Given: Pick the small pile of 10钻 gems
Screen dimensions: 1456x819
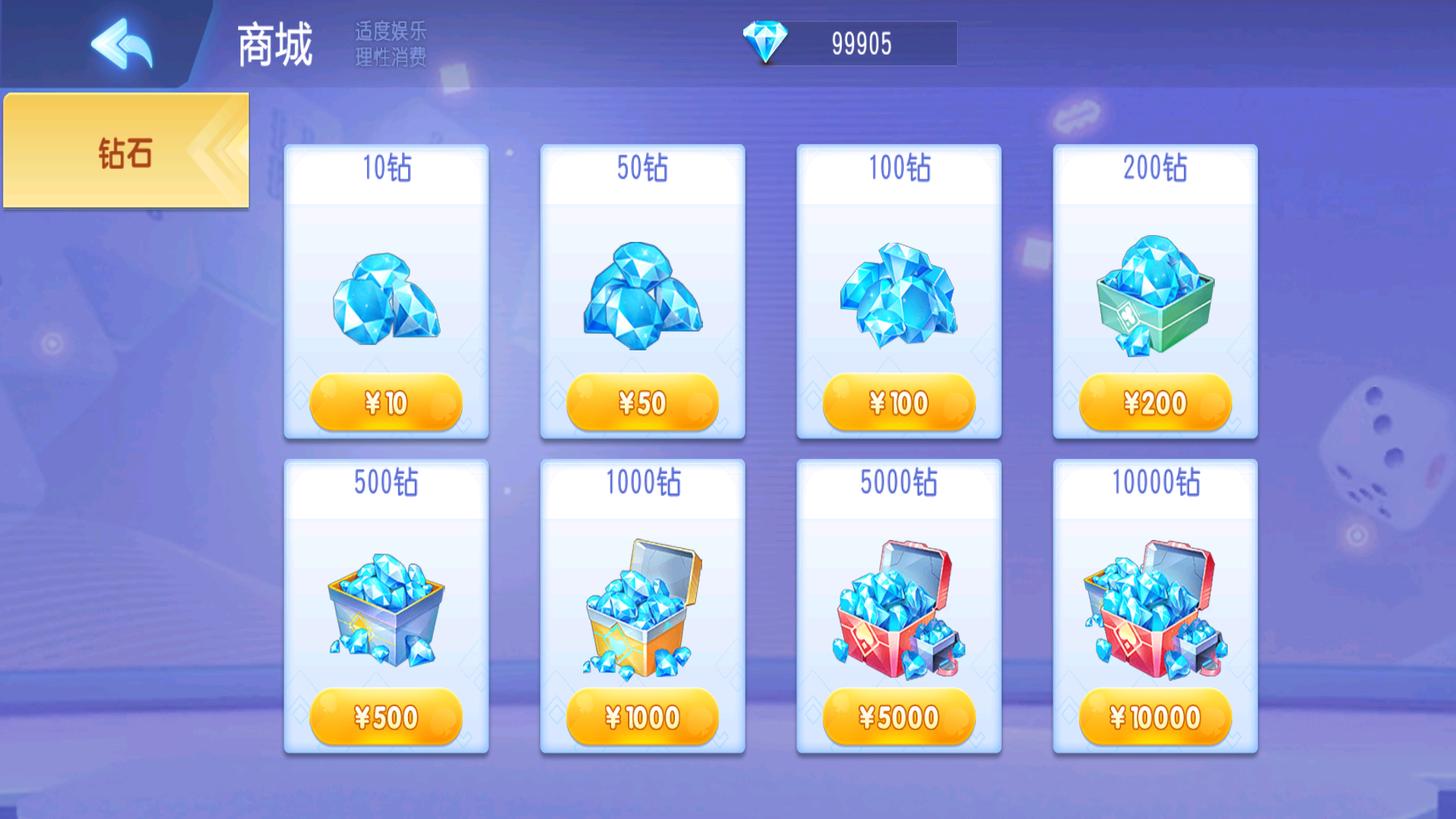Looking at the screenshot, I should tap(386, 299).
